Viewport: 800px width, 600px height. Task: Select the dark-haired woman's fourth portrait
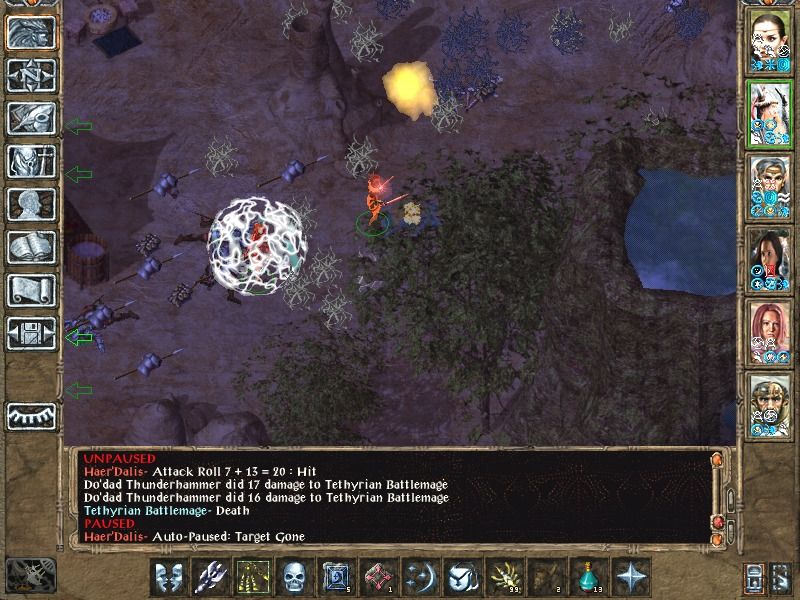tap(770, 258)
